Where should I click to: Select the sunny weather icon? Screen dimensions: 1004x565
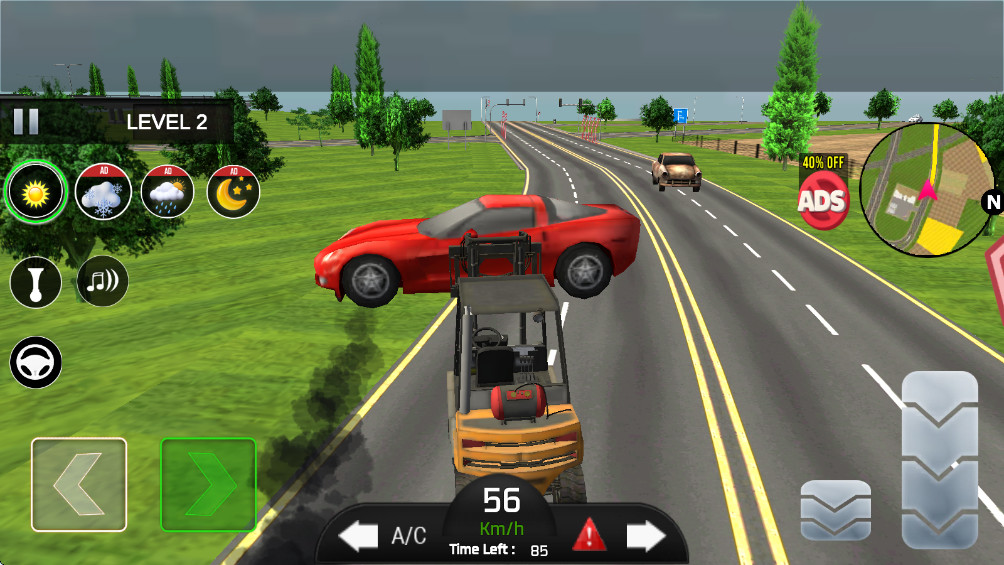point(37,191)
